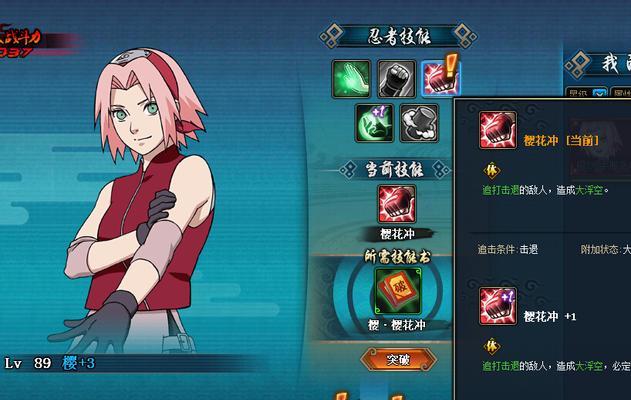Choose the black glove skill icon
The image size is (631, 400).
pos(418,123)
